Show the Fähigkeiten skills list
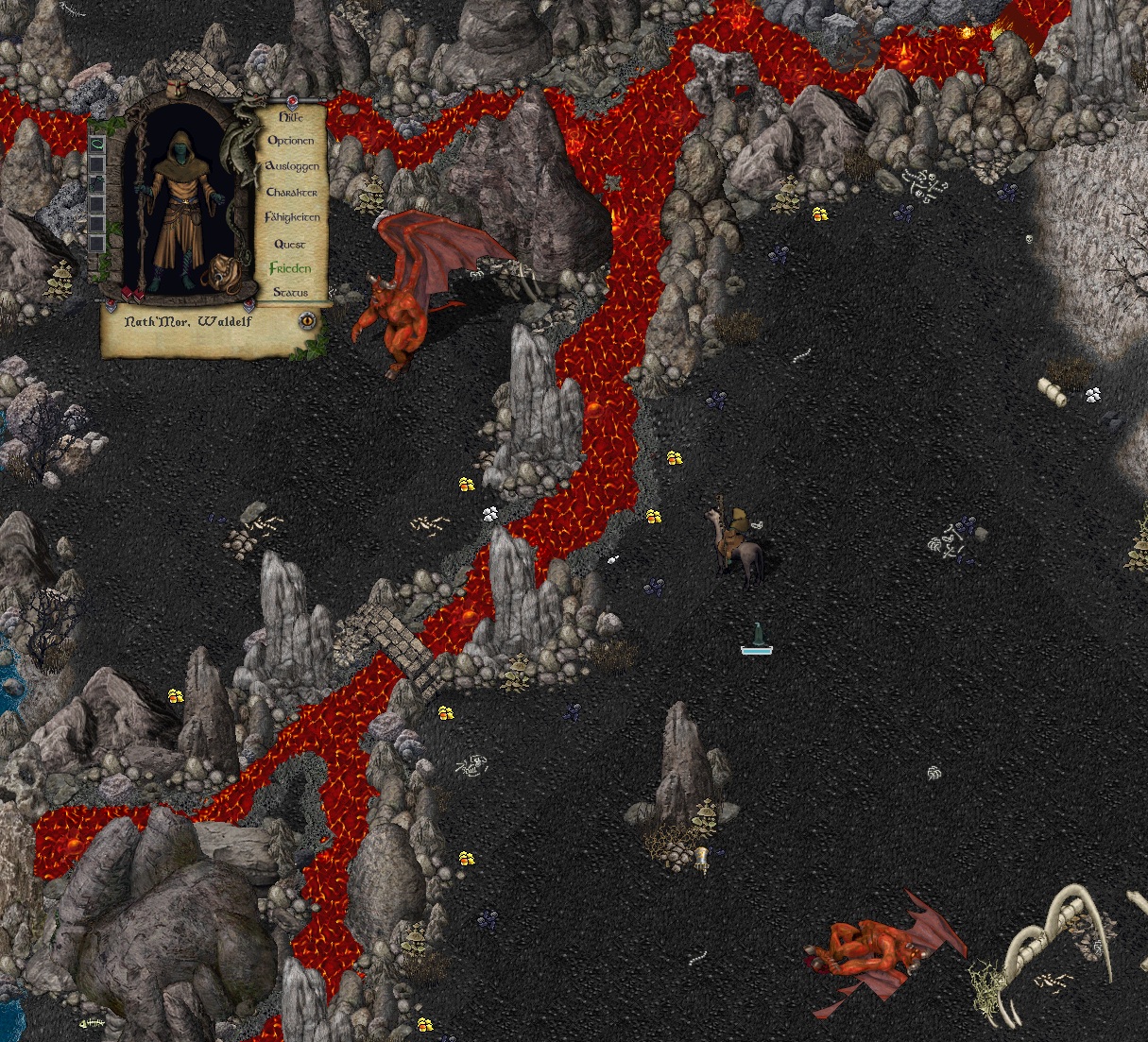 [x=292, y=217]
